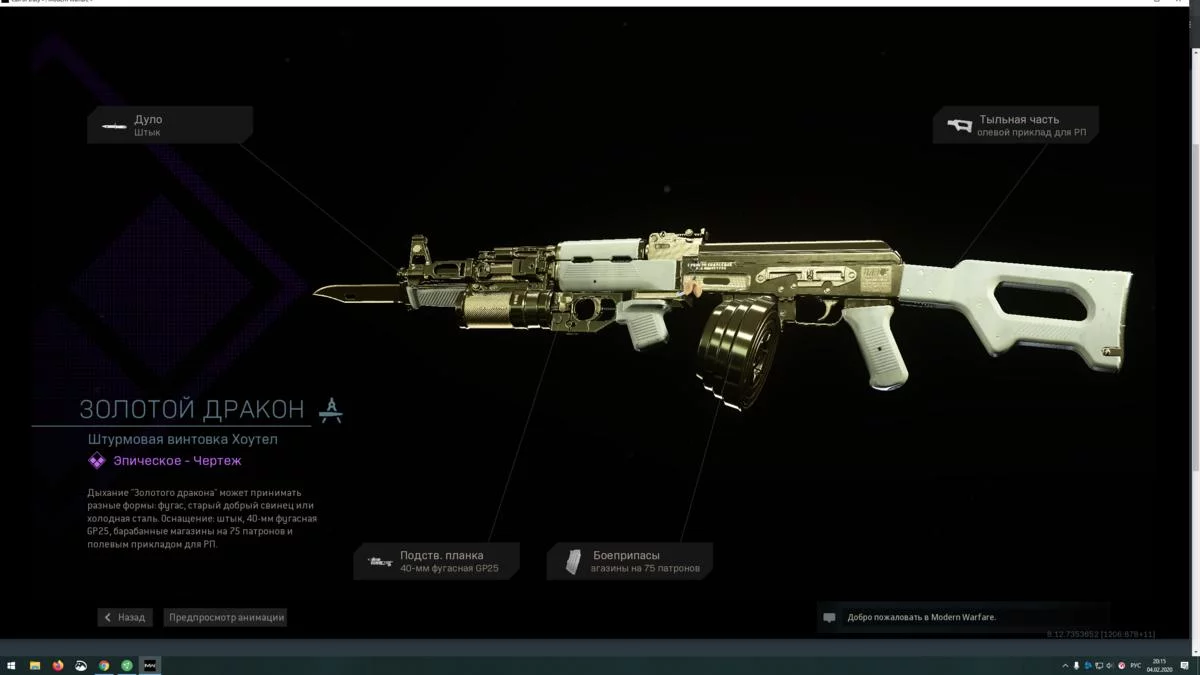The width and height of the screenshot is (1200, 675).
Task: Select the Тыльная часть stock attachment
Action: (x=1015, y=125)
